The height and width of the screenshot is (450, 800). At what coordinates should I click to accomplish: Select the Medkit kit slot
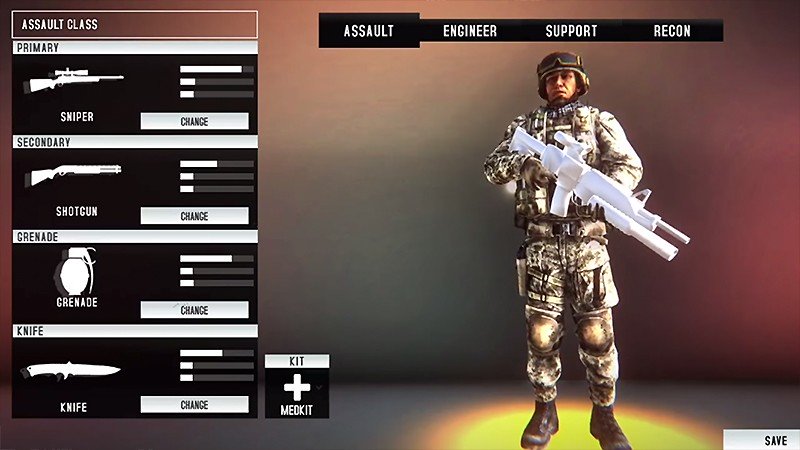(297, 391)
